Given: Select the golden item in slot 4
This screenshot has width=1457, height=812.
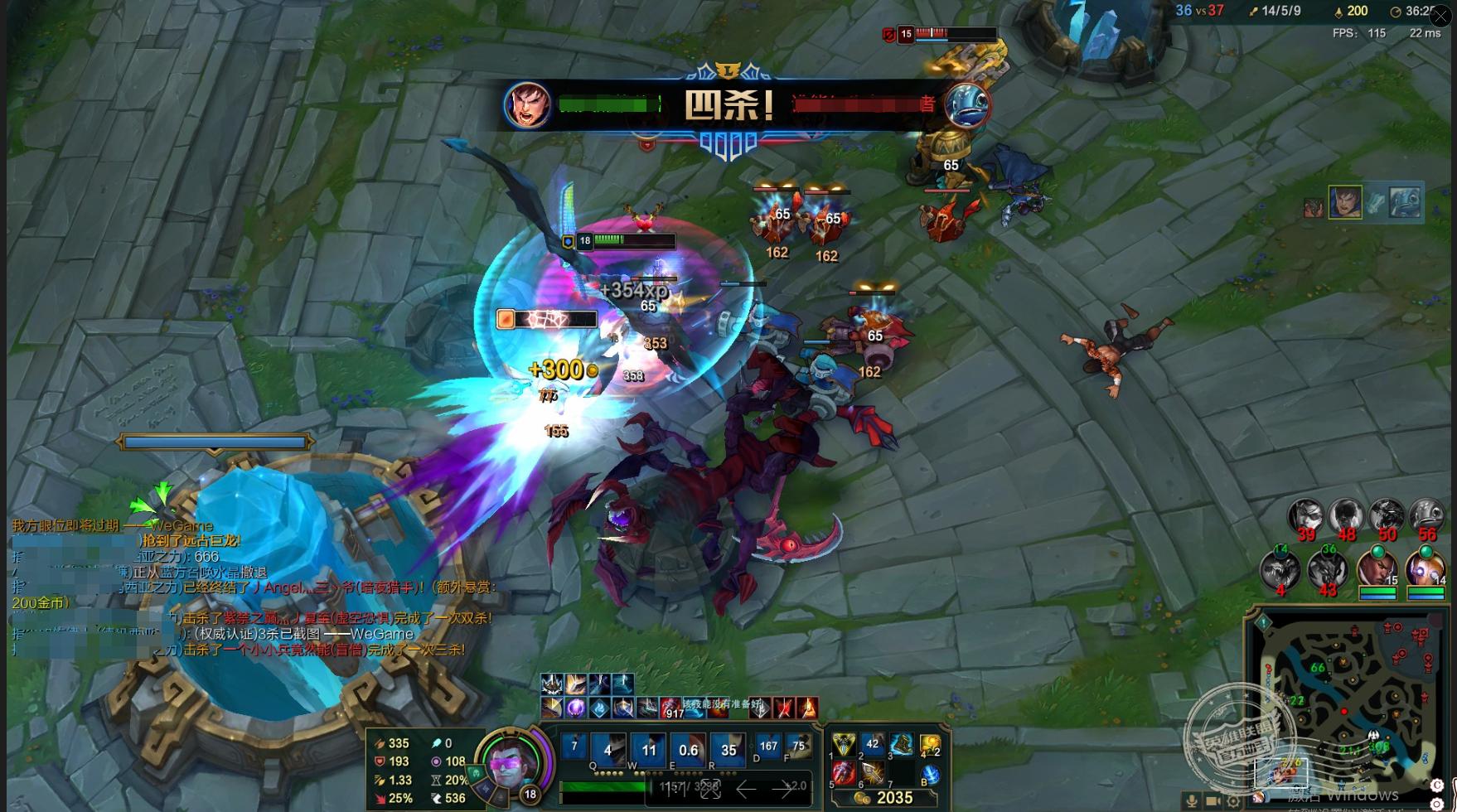Looking at the screenshot, I should coord(930,745).
